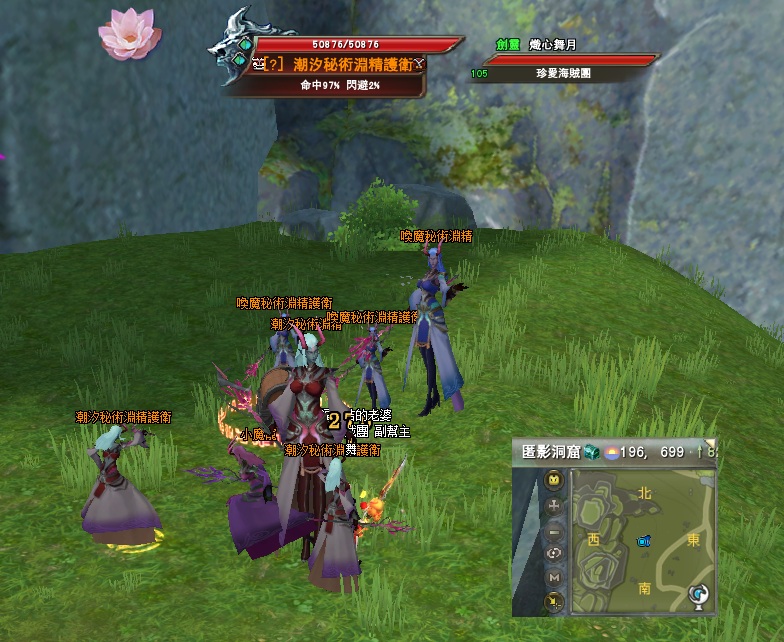Viewport: 784px width, 642px height.
Task: Zoom out the minimap with minus button
Action: click(553, 529)
